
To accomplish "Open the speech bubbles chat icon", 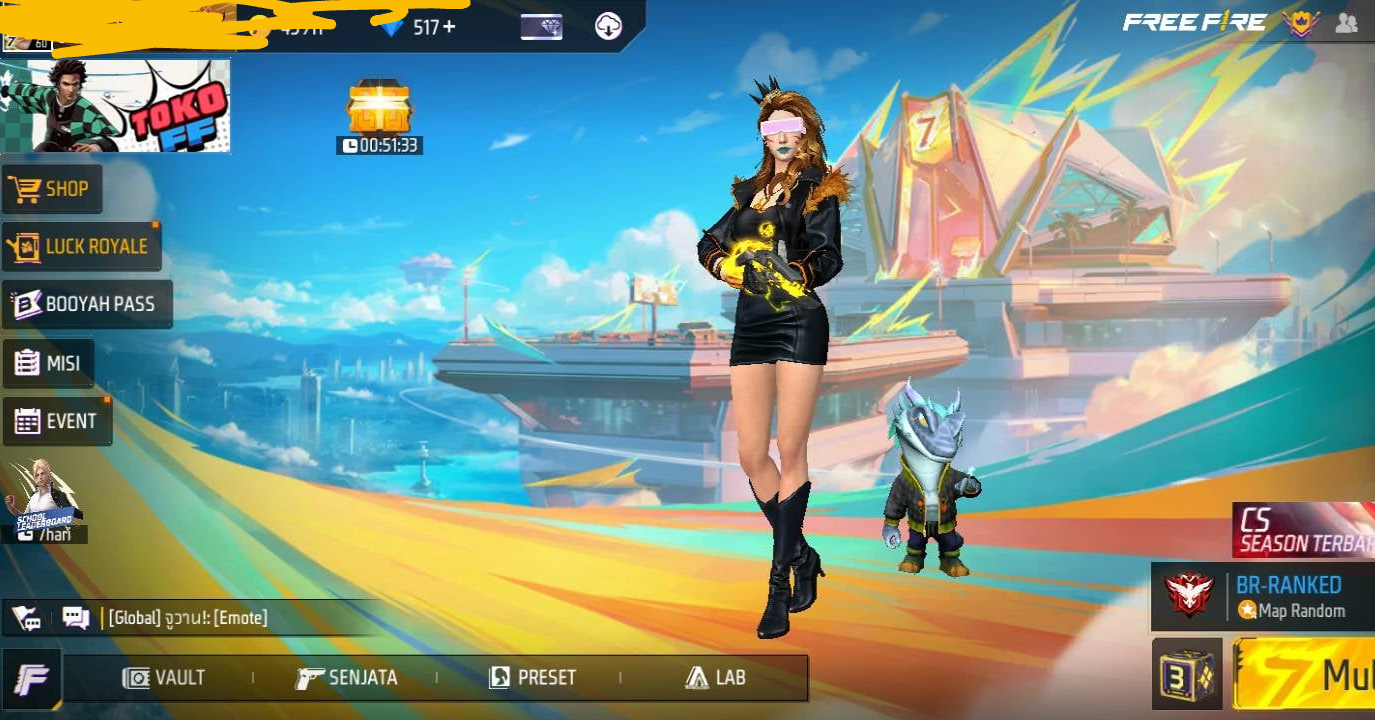I will tap(76, 618).
